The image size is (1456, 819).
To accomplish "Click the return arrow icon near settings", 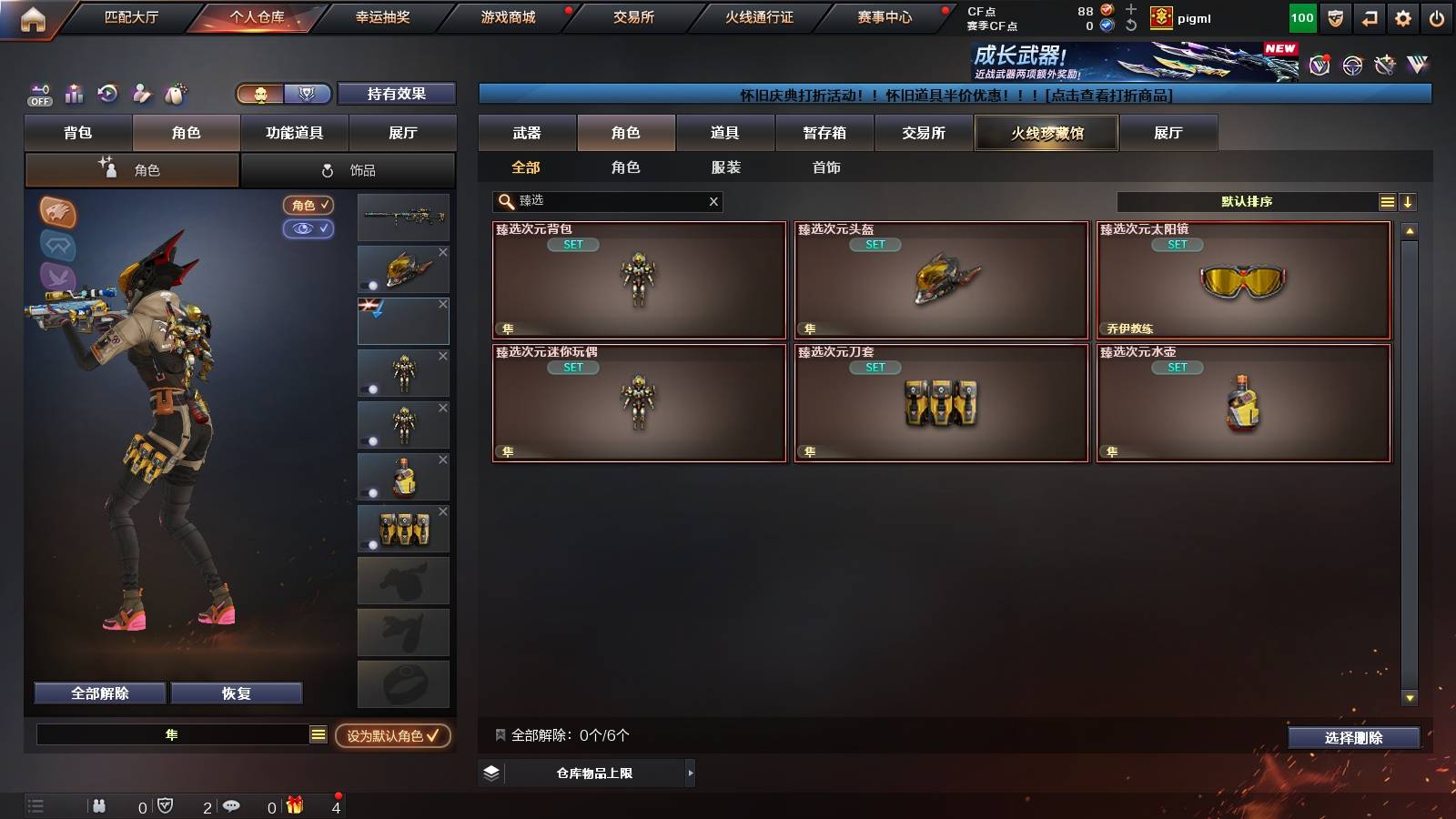I will pos(1370,17).
